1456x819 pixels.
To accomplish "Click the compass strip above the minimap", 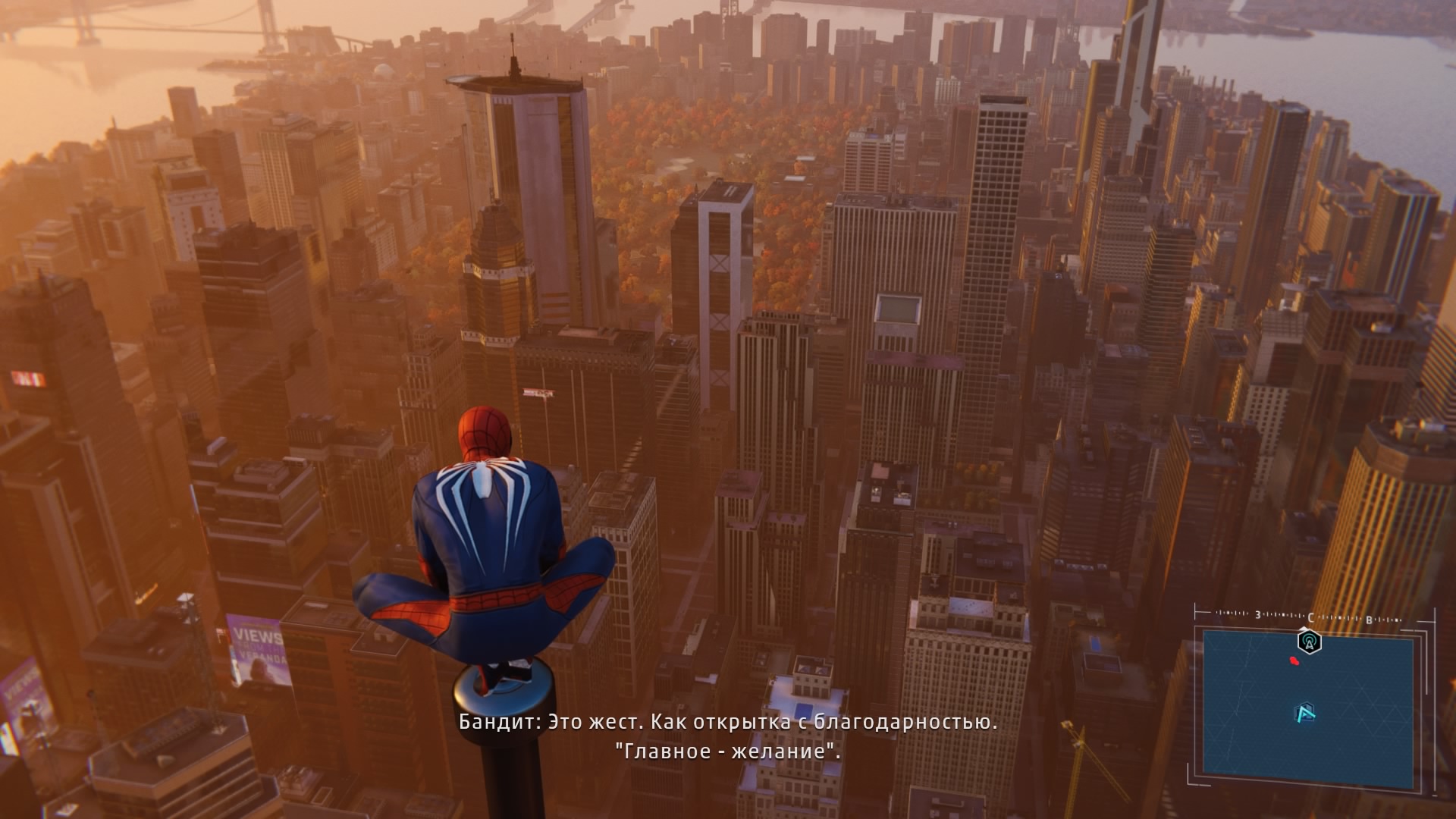I will click(x=1312, y=616).
